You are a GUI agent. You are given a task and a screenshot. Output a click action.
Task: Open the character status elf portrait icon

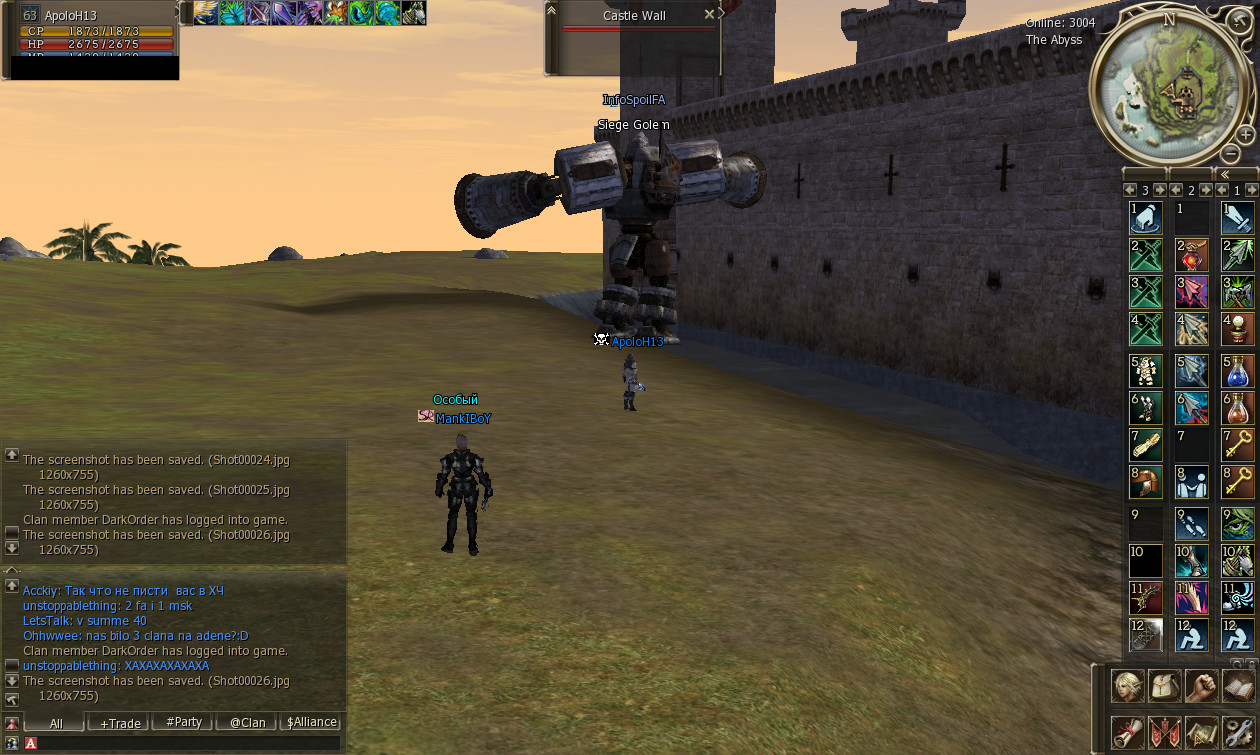click(1128, 686)
